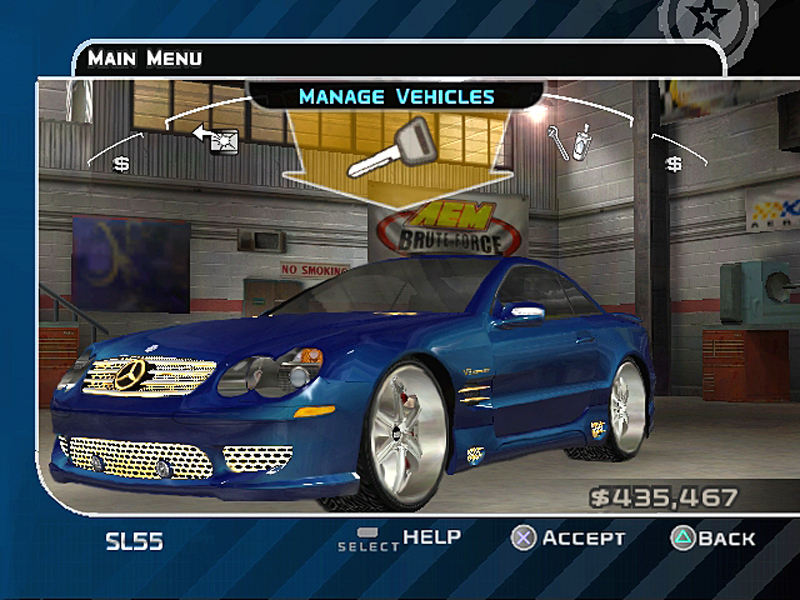This screenshot has width=800, height=600.
Task: Click the Manage Vehicles title label
Action: click(x=396, y=97)
